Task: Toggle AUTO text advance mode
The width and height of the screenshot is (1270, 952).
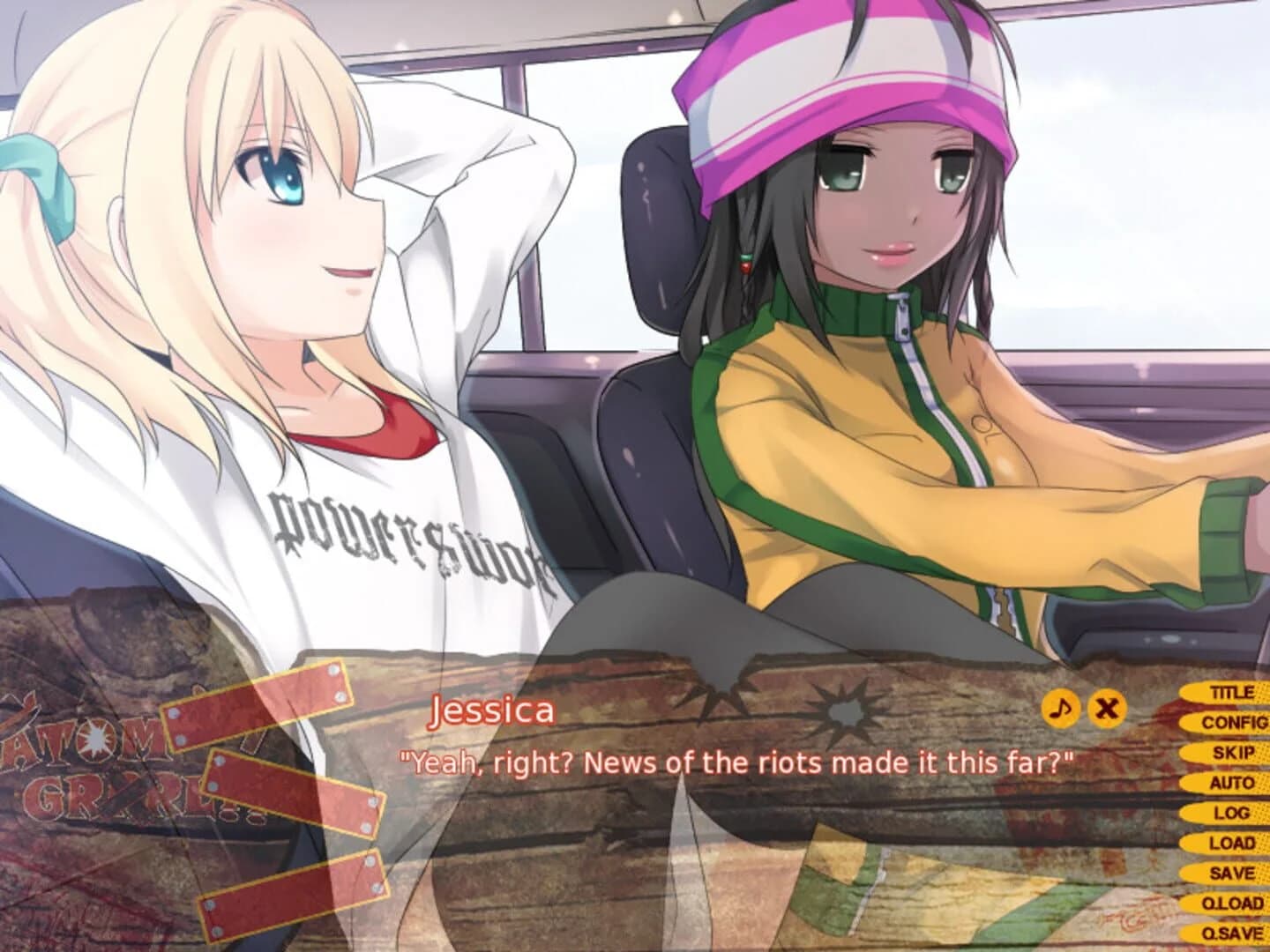Action: [1235, 782]
